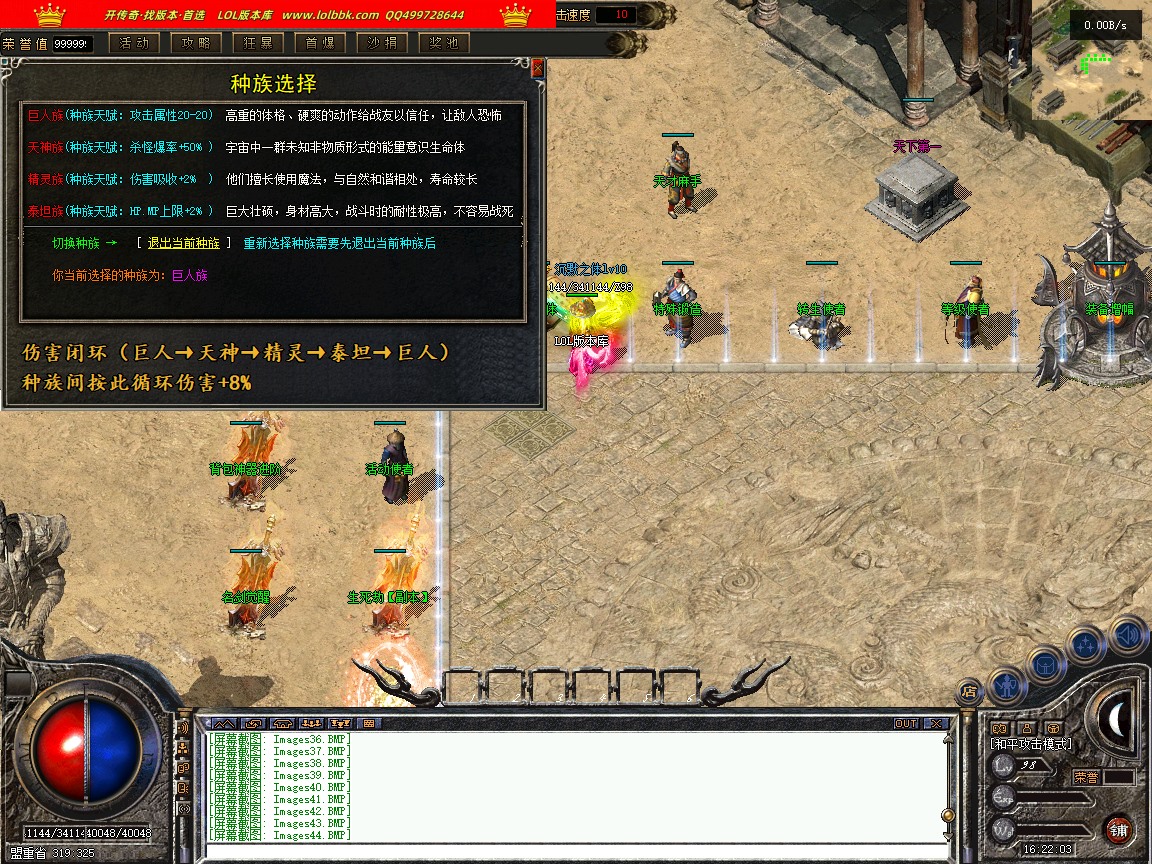1152x864 pixels.
Task: Open the shop with the 店 button
Action: coord(968,691)
